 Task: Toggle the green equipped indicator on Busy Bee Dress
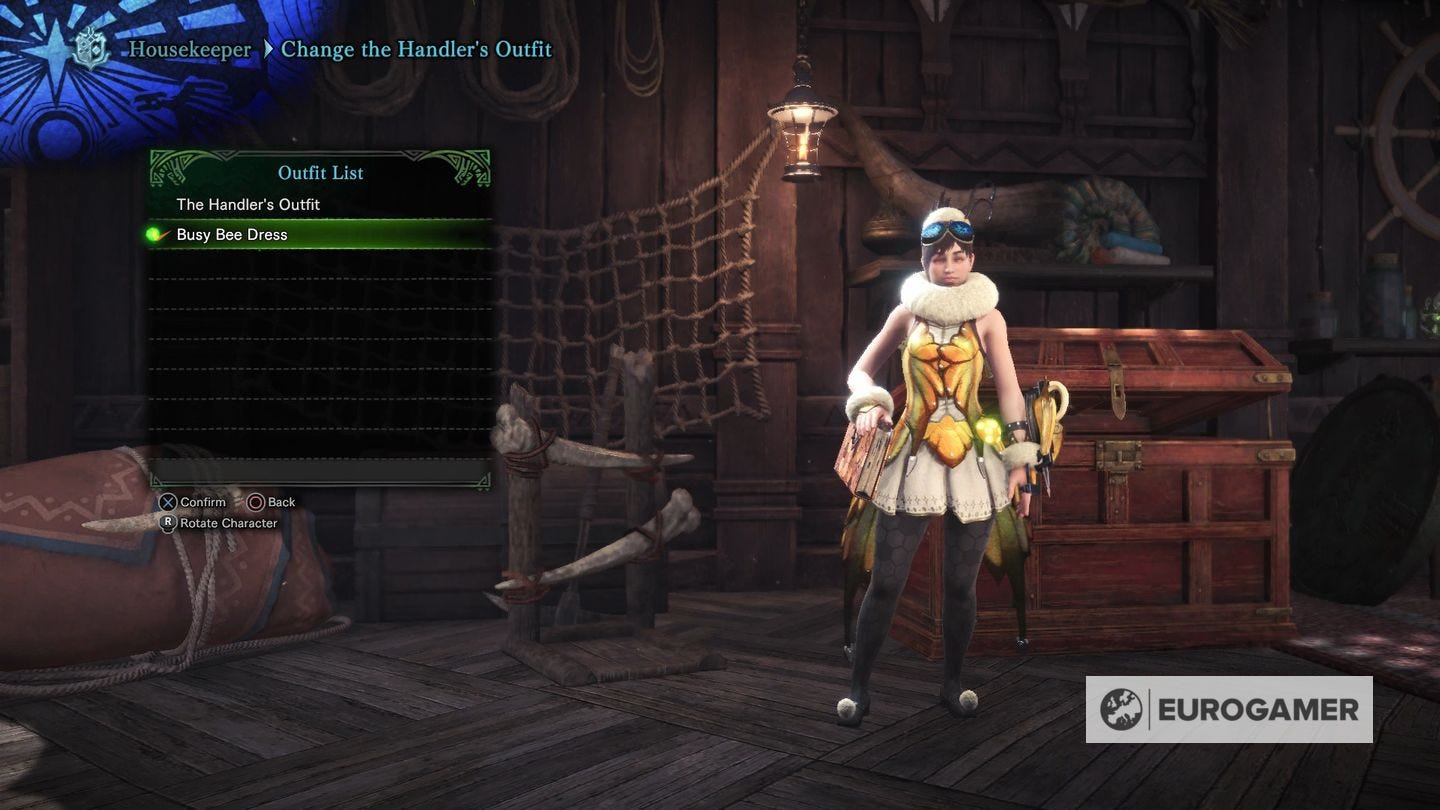(156, 234)
